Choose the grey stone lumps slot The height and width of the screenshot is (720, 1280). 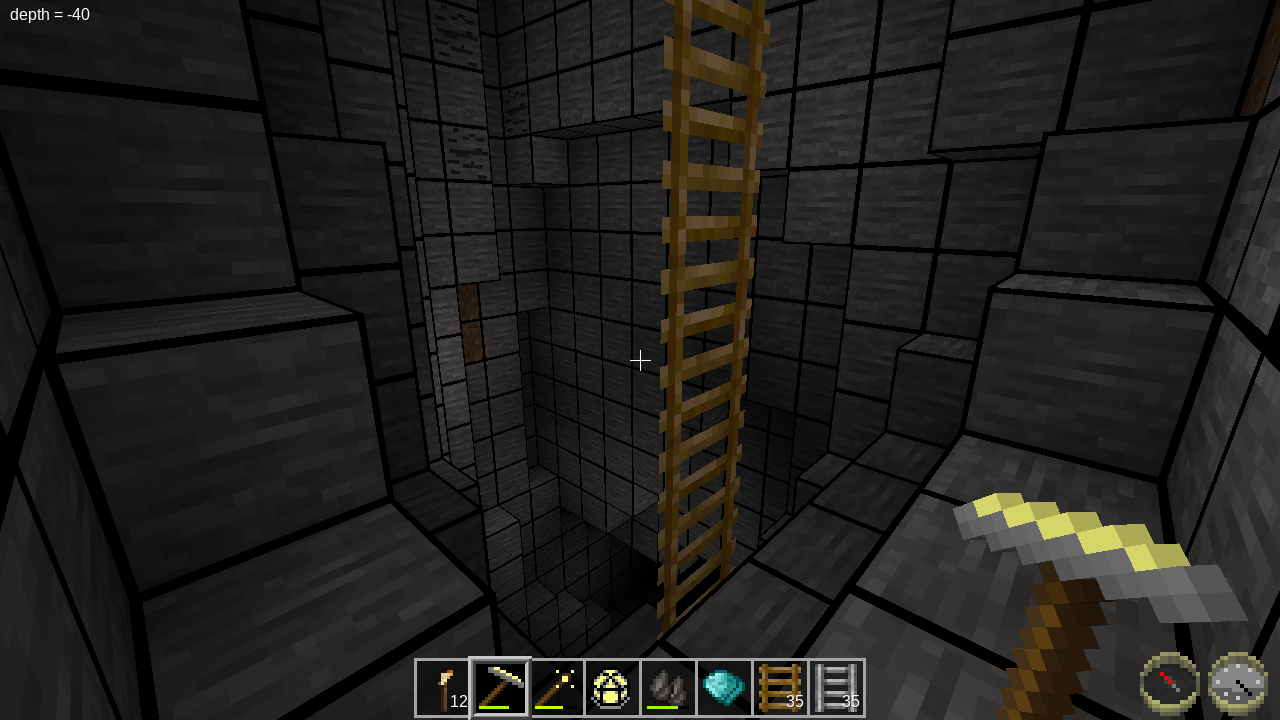click(x=668, y=687)
